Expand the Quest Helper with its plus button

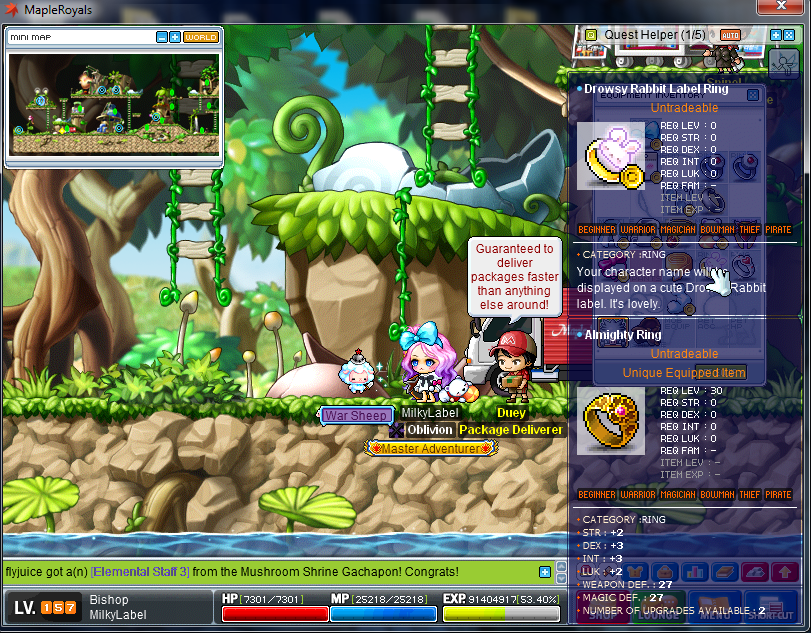pos(776,35)
